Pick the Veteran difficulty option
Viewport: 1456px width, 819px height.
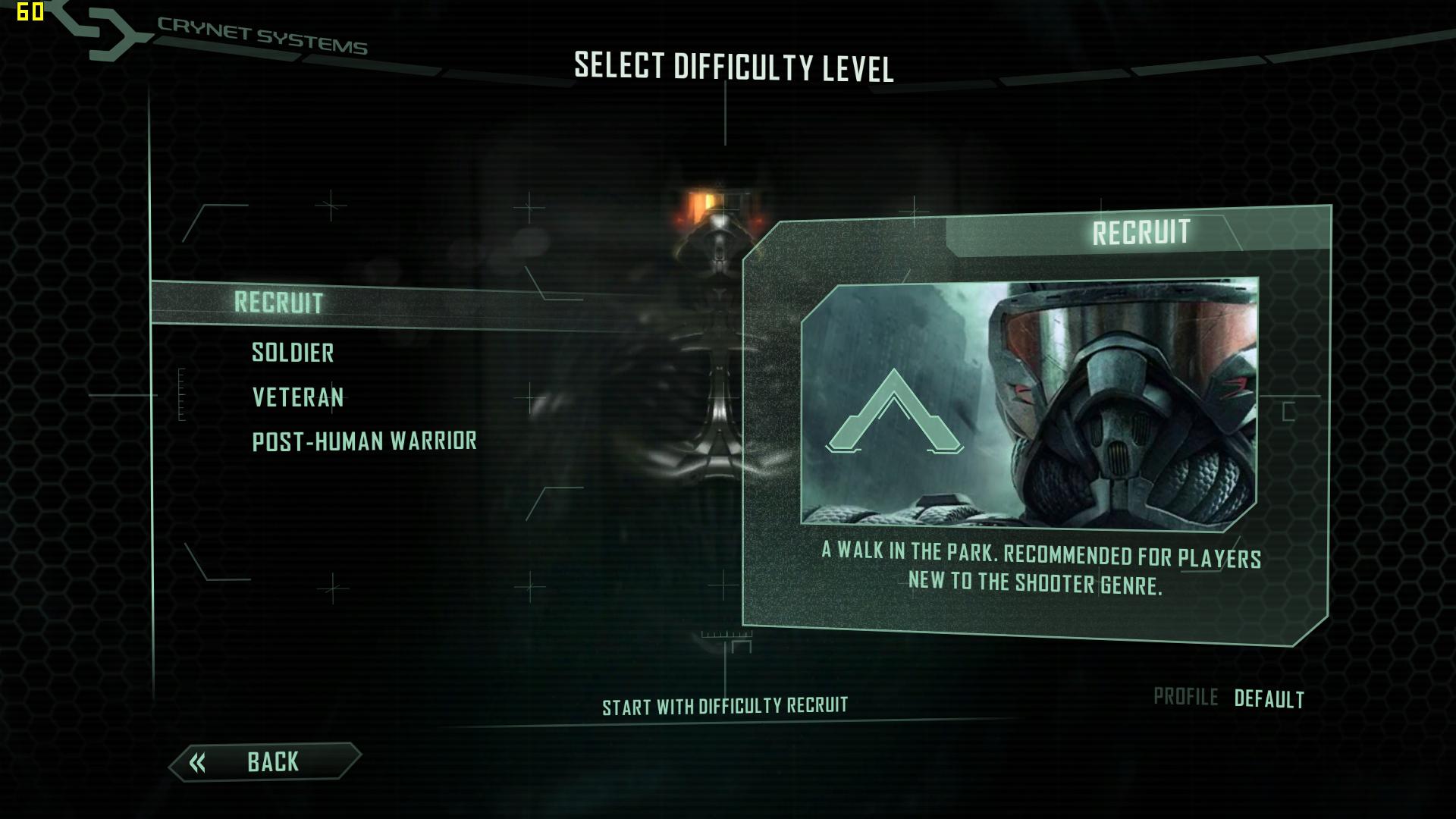point(298,397)
